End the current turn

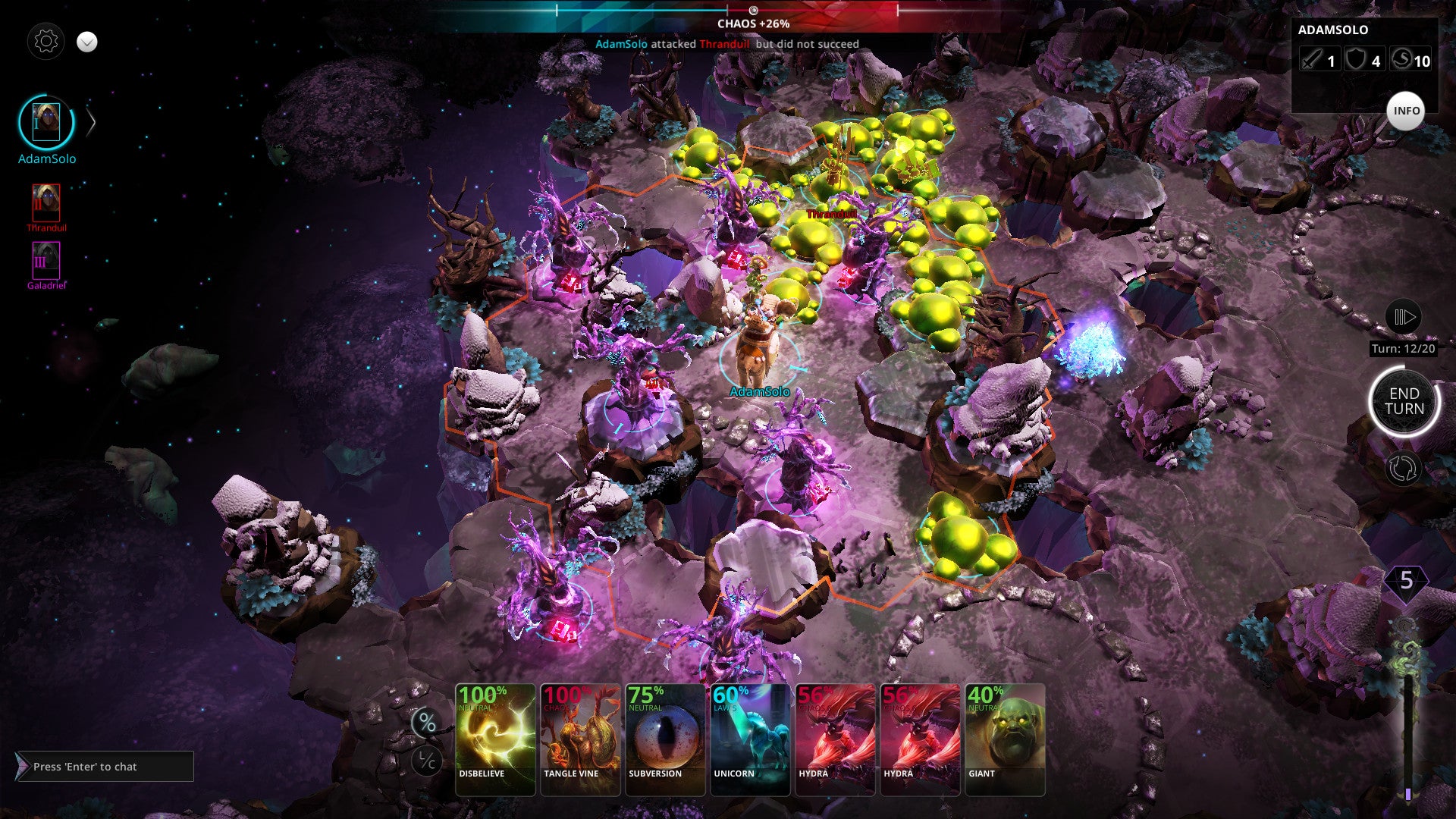point(1404,401)
